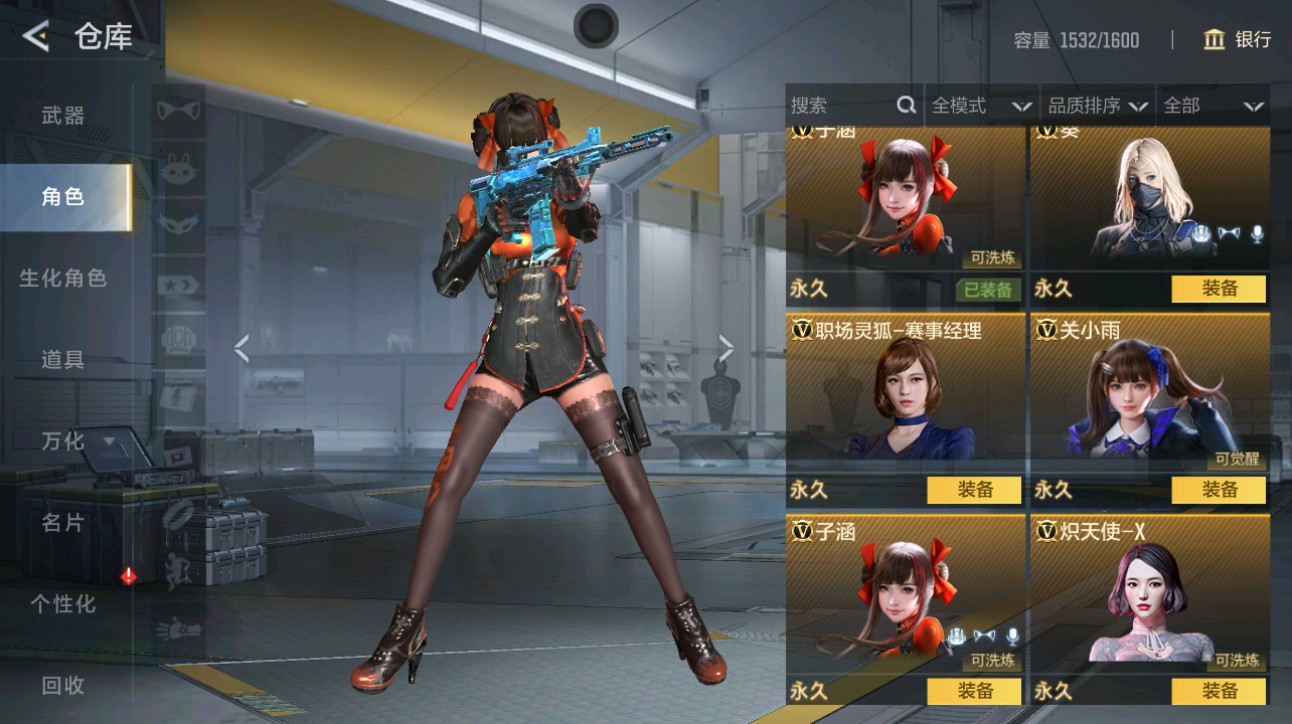Rotate character with the left arrow
The width and height of the screenshot is (1292, 724).
241,348
